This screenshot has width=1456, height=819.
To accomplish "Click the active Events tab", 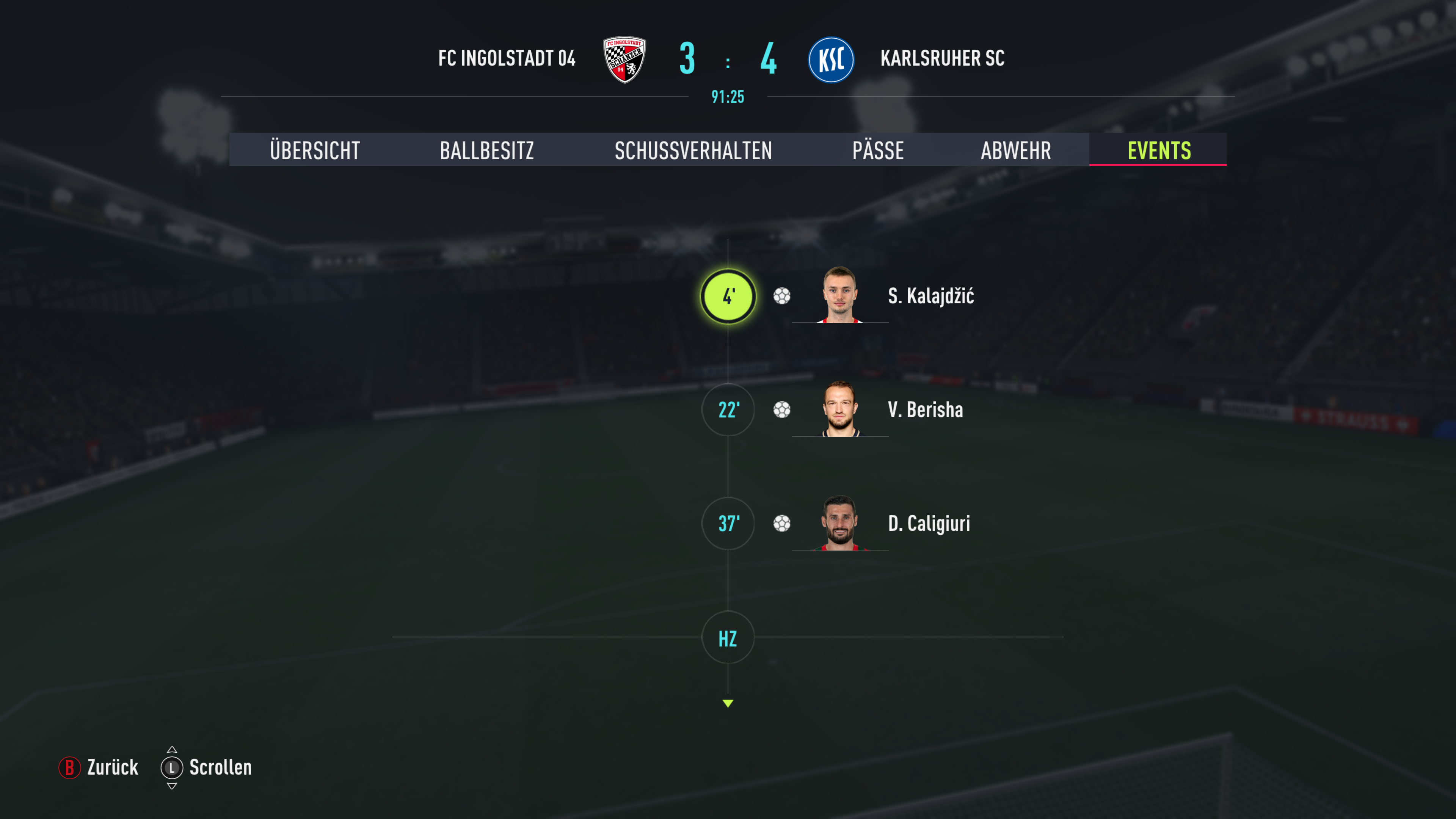I will (1159, 151).
